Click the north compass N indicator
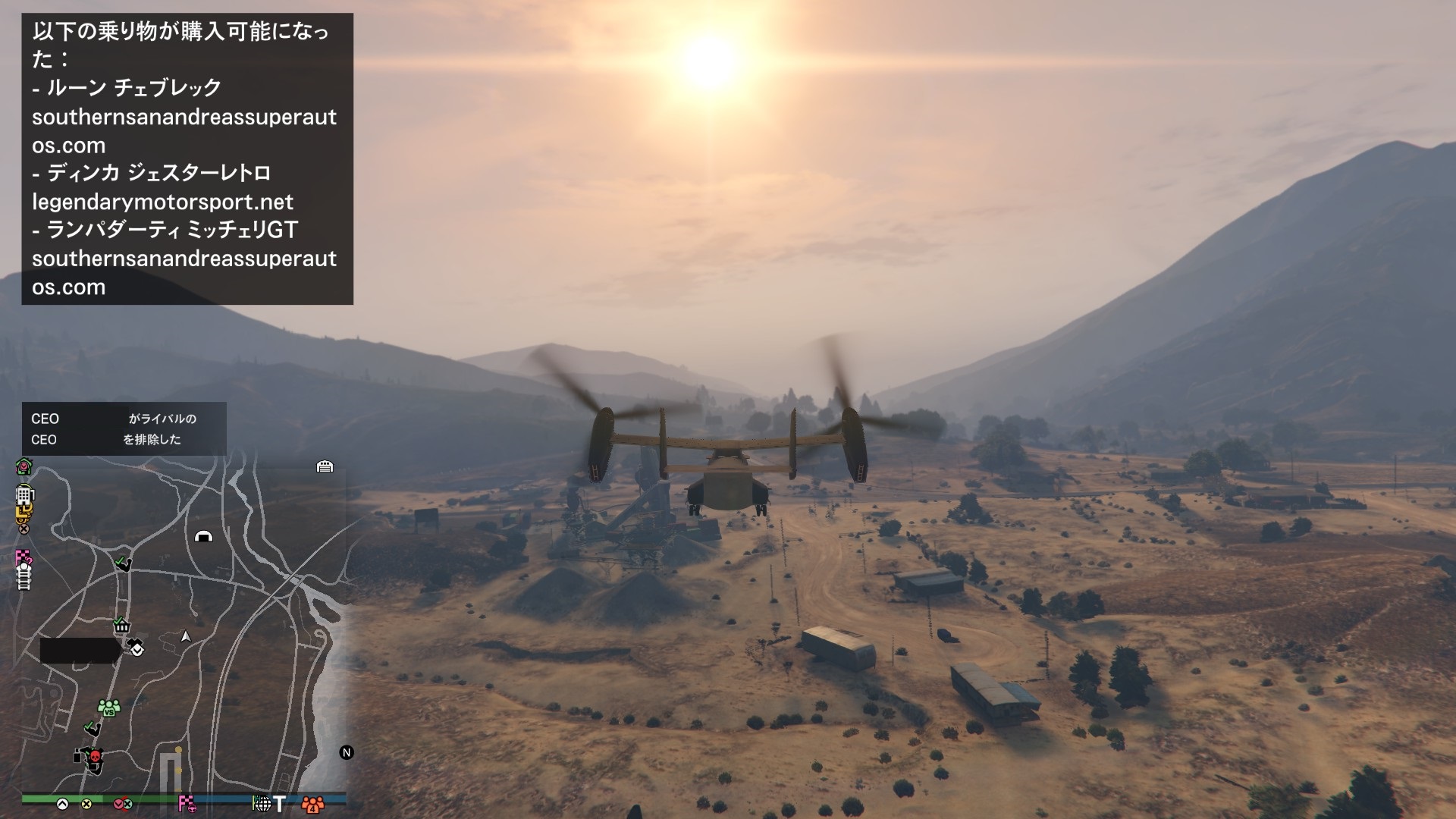Image resolution: width=1456 pixels, height=819 pixels. (347, 752)
